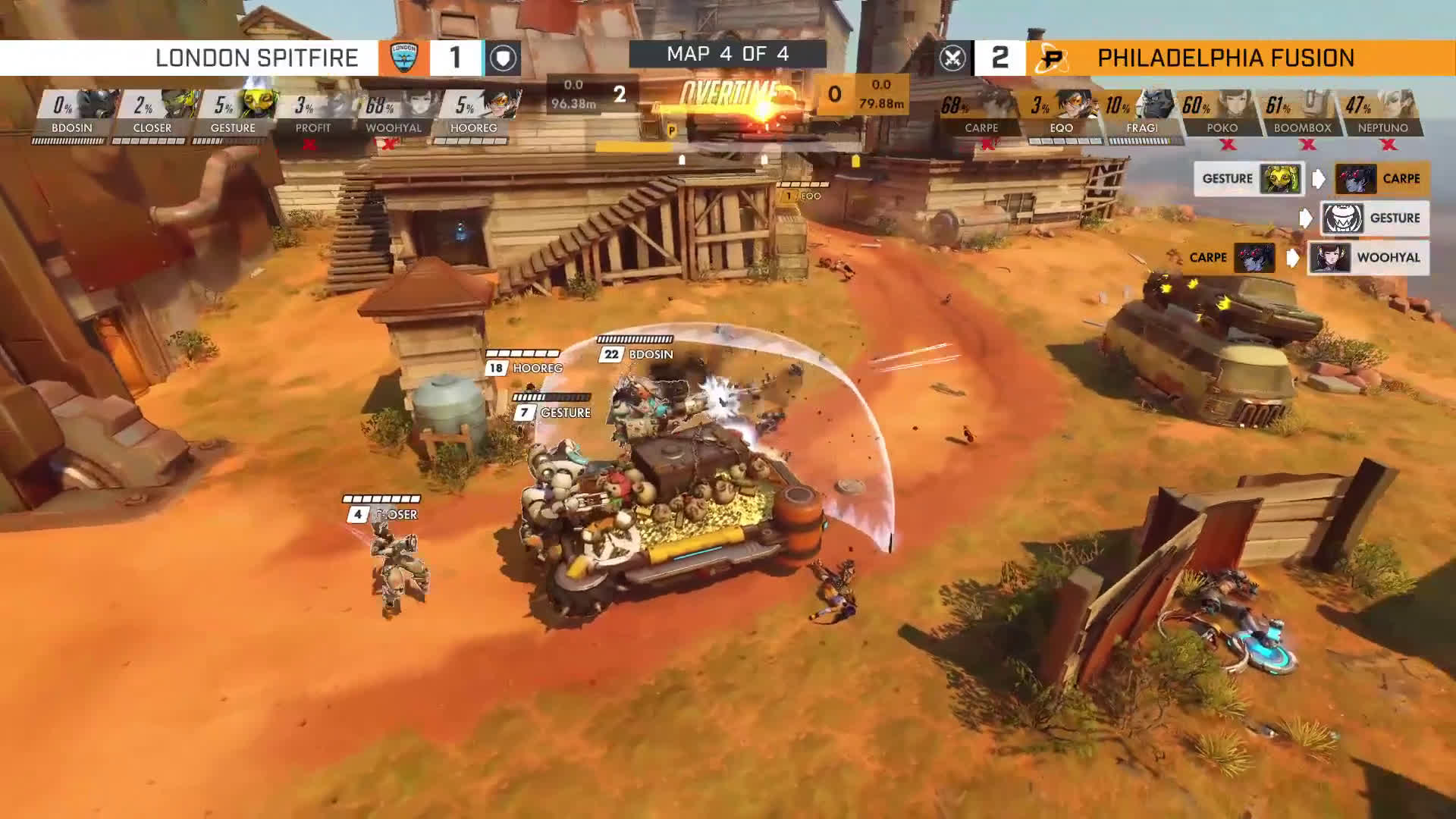Click the London Spitfire team logo
This screenshot has height=819, width=1456.
(403, 58)
